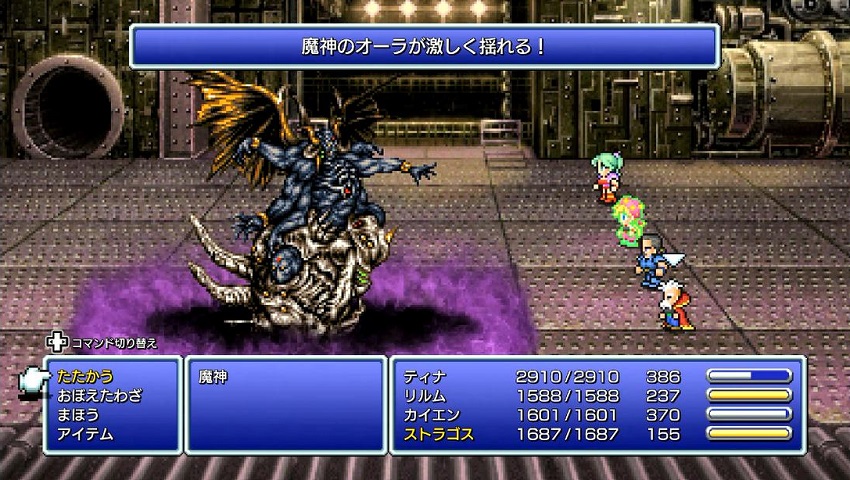Target the enemy 魔神 in the list
The image size is (850, 480).
tap(213, 377)
